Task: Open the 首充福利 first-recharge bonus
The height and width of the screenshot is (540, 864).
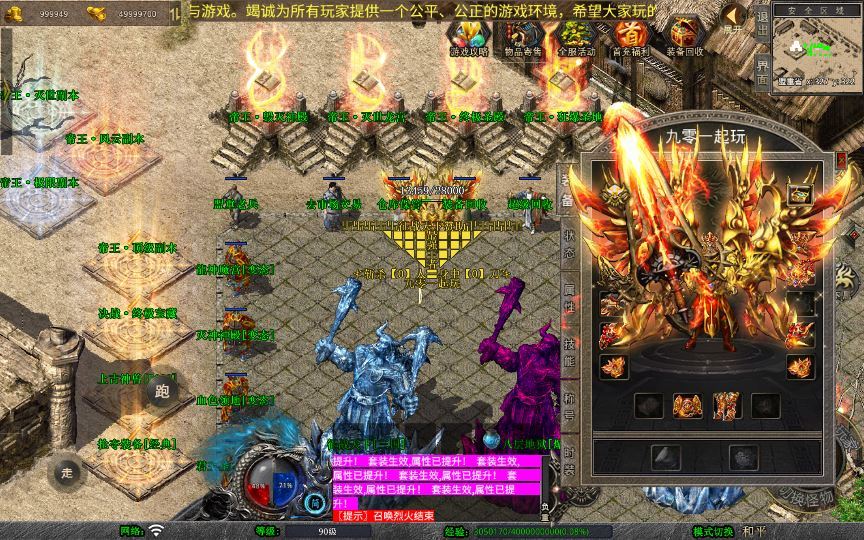Action: (630, 38)
